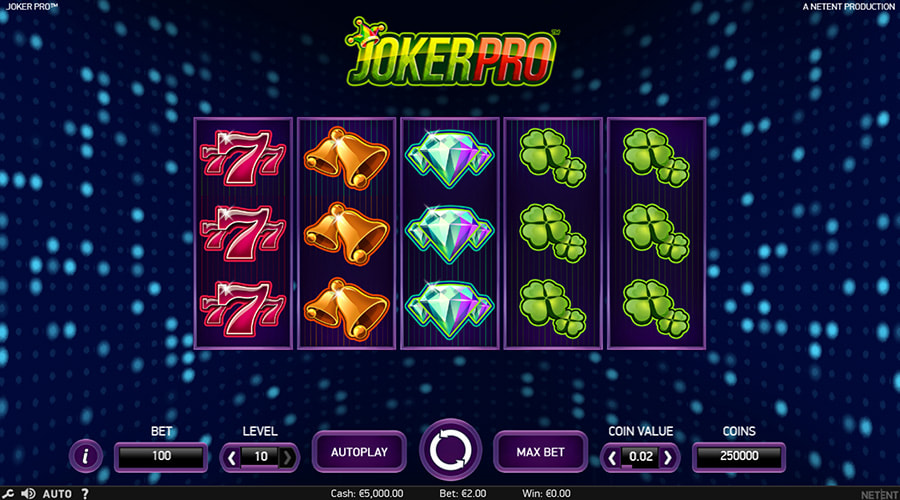The image size is (900, 500).
Task: Place the Max Bet
Action: (x=540, y=452)
